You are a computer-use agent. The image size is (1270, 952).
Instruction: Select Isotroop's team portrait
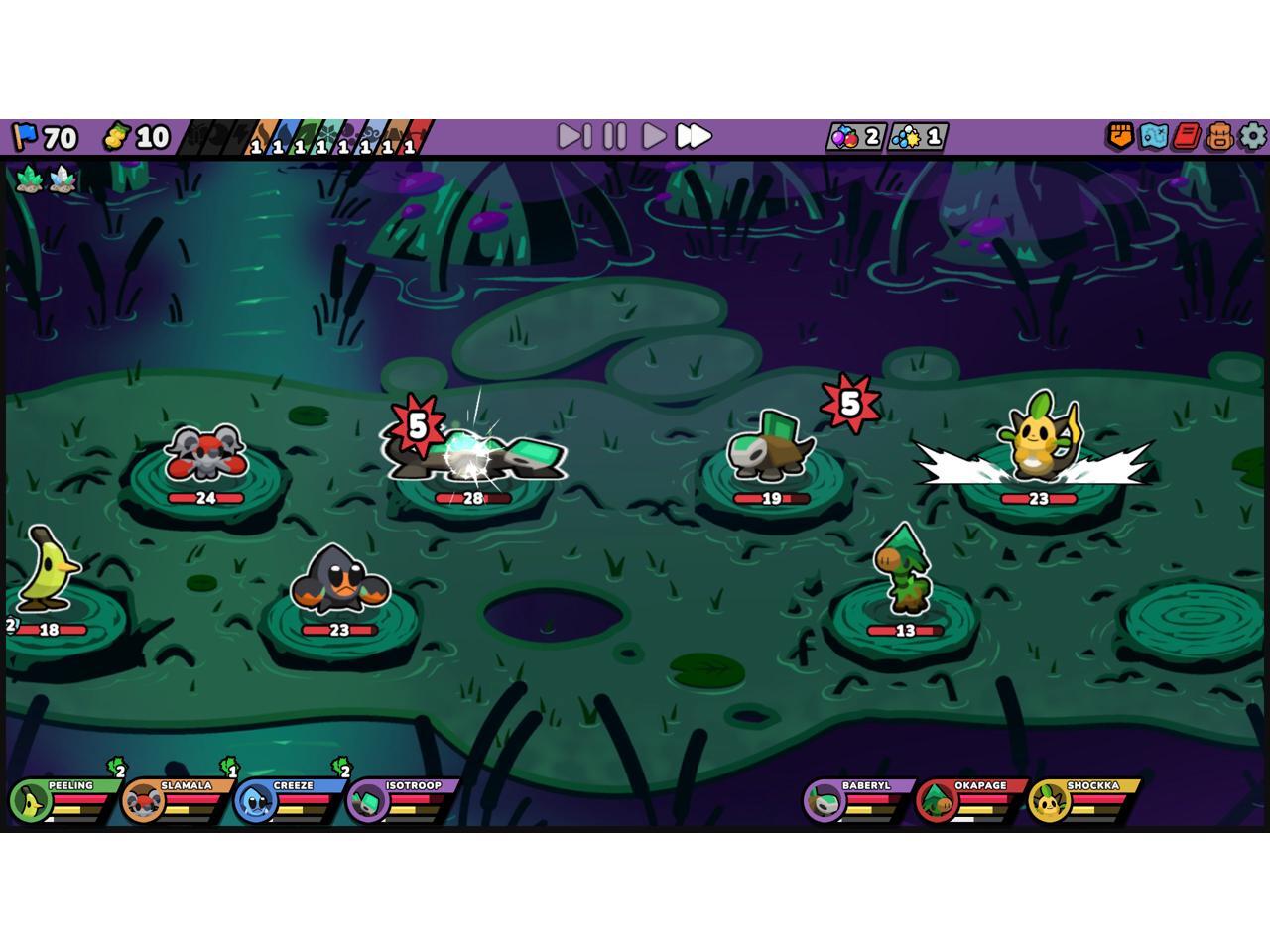[366, 801]
